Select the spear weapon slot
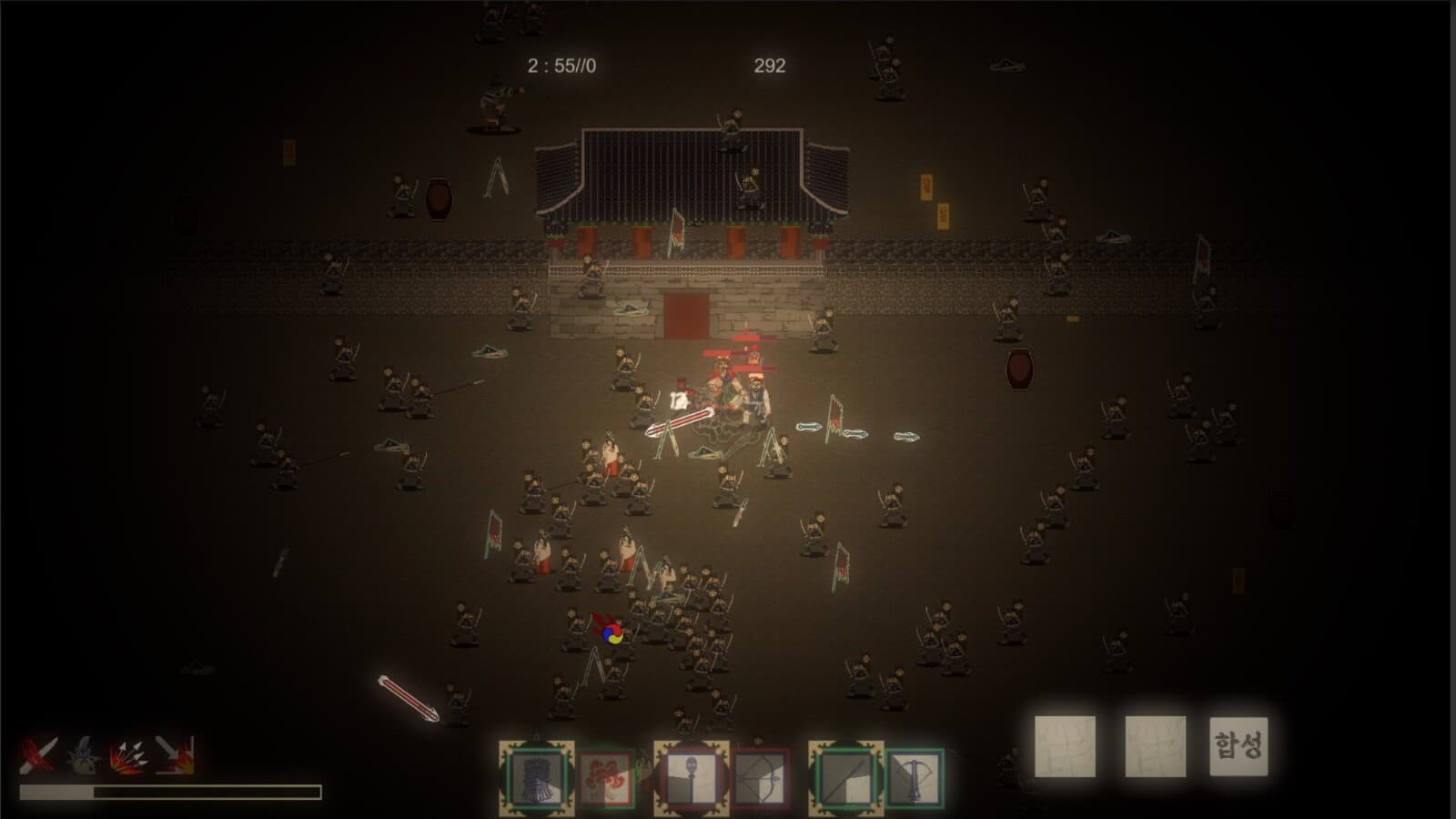Screen dimensions: 1456x819 pyautogui.click(x=845, y=779)
